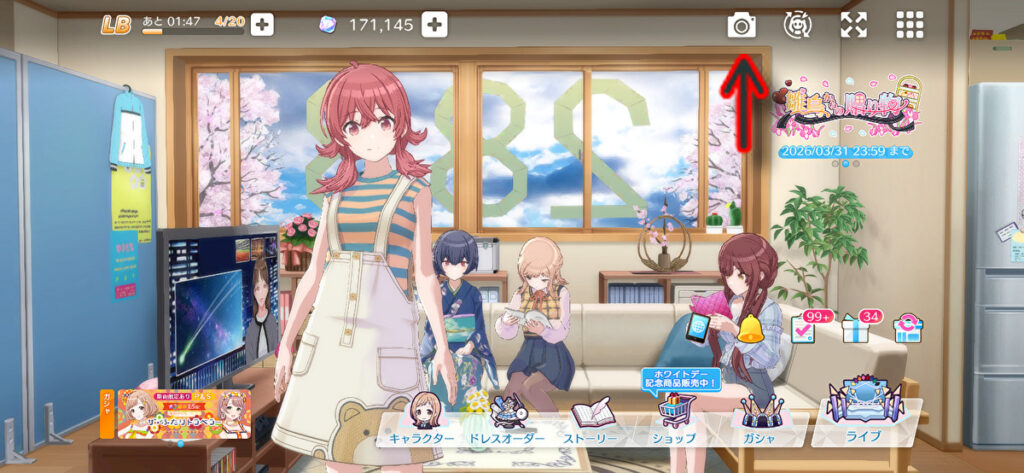Tap the character rotation icon
The image size is (1024, 473).
point(797,25)
